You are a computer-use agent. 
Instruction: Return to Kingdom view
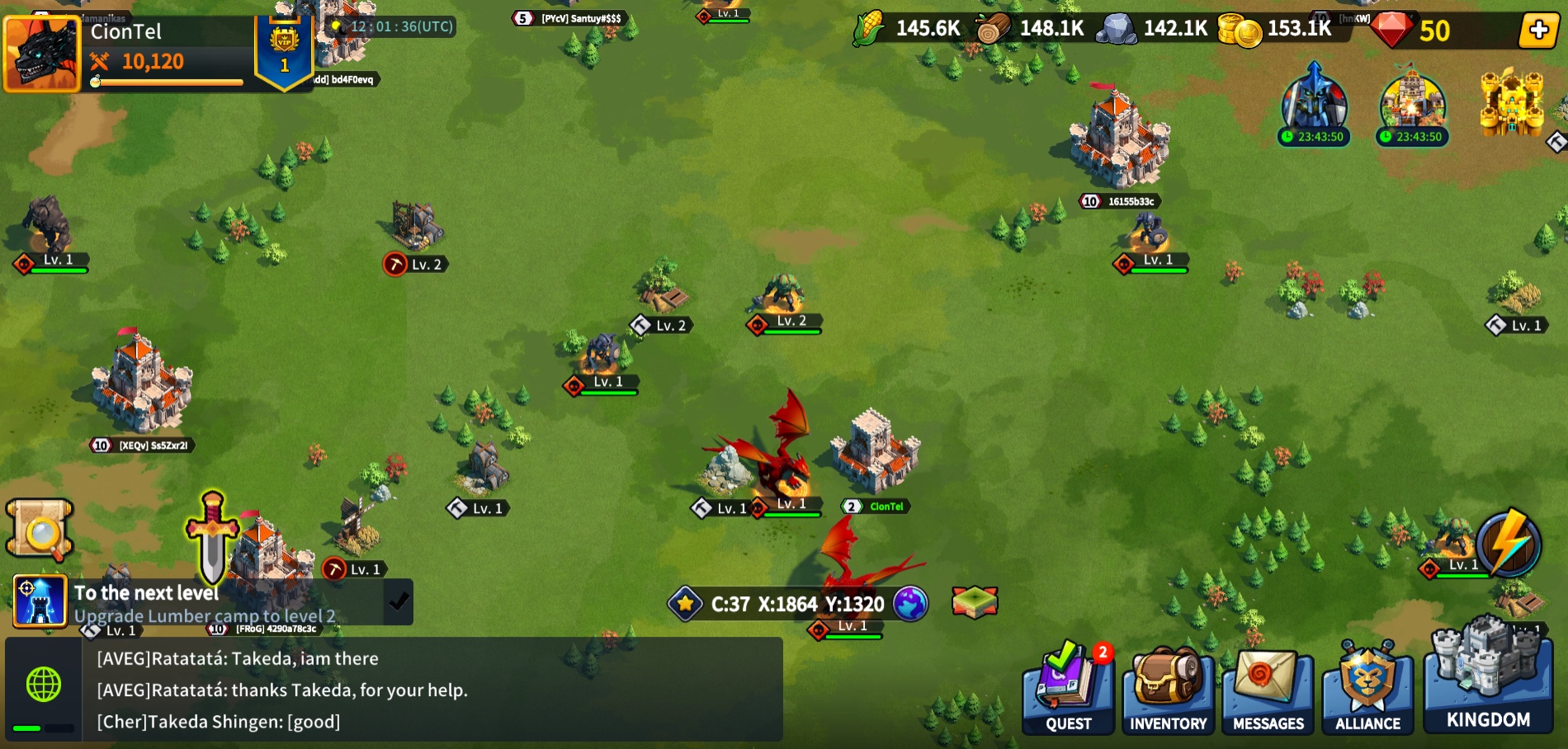click(1488, 681)
